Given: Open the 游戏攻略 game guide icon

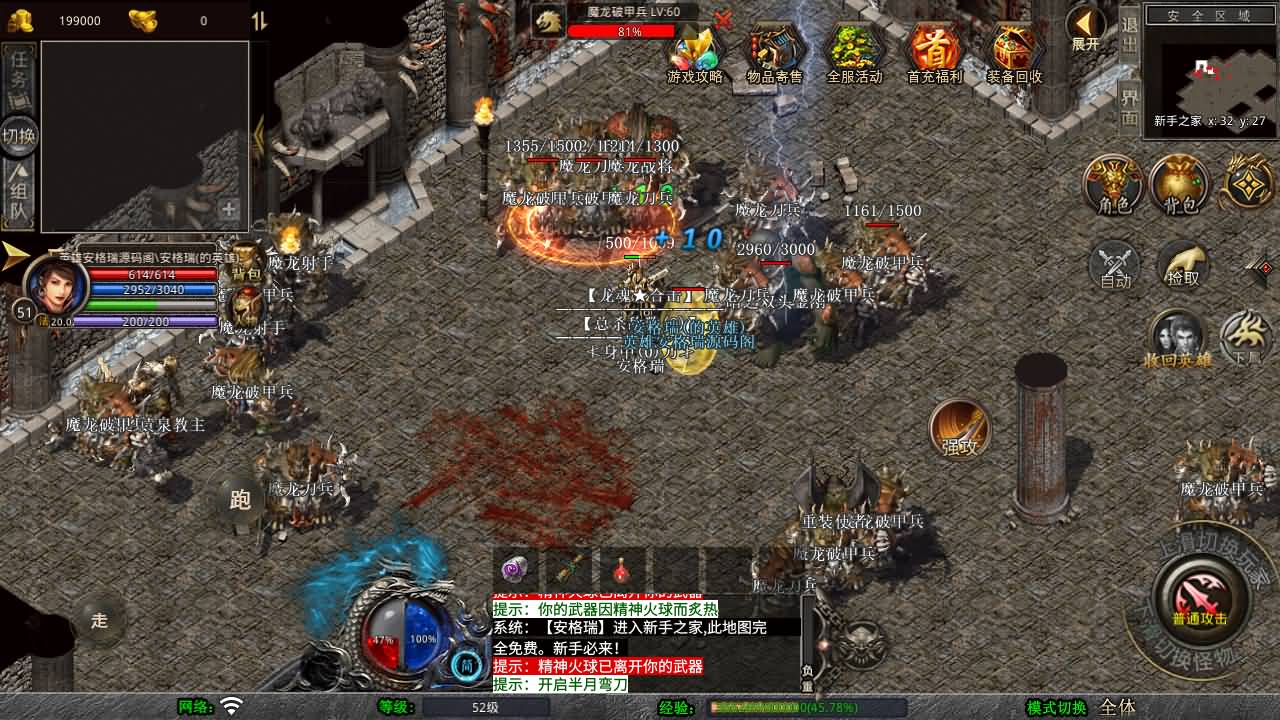Looking at the screenshot, I should coord(695,53).
